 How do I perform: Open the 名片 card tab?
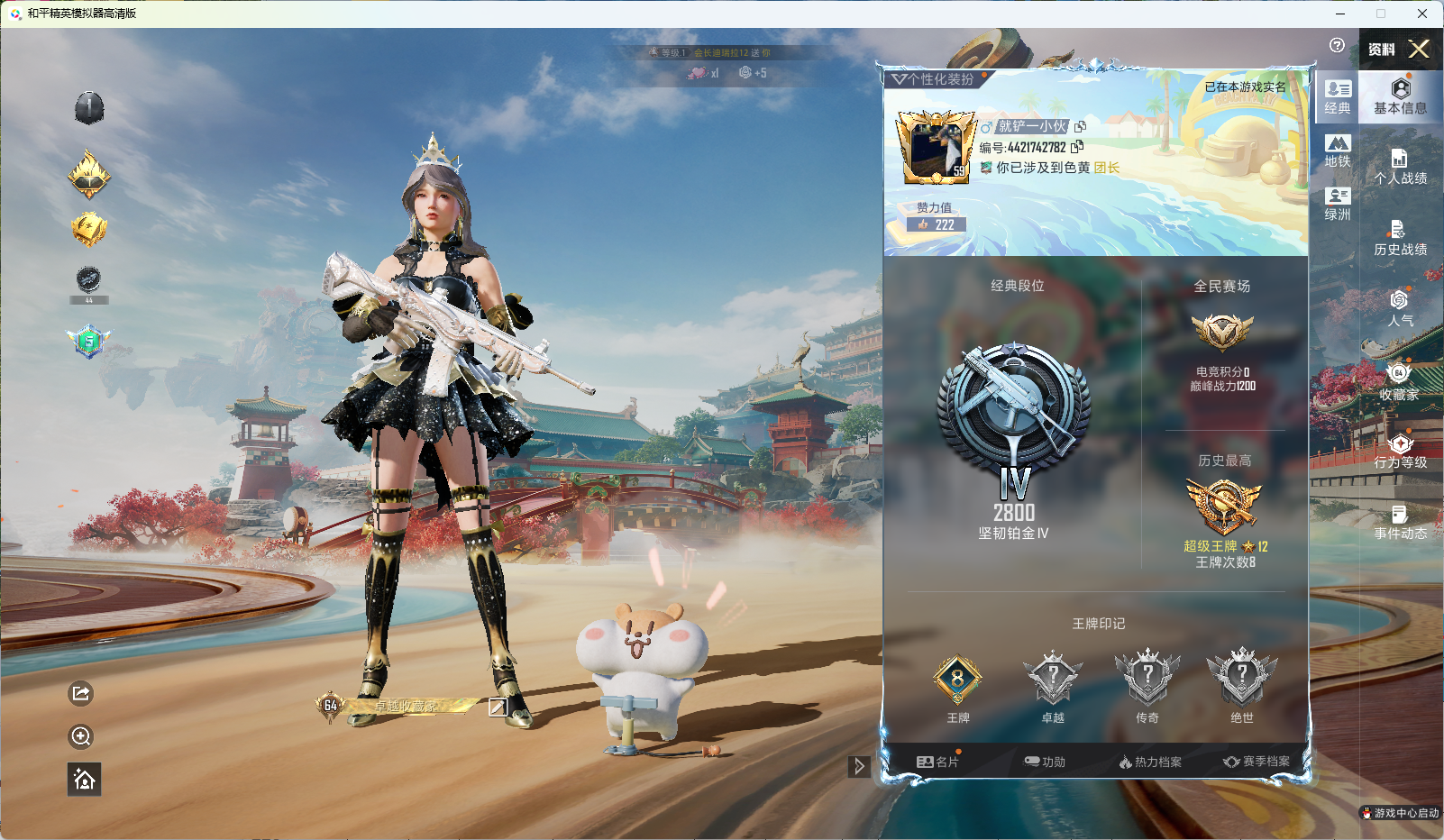(x=937, y=762)
